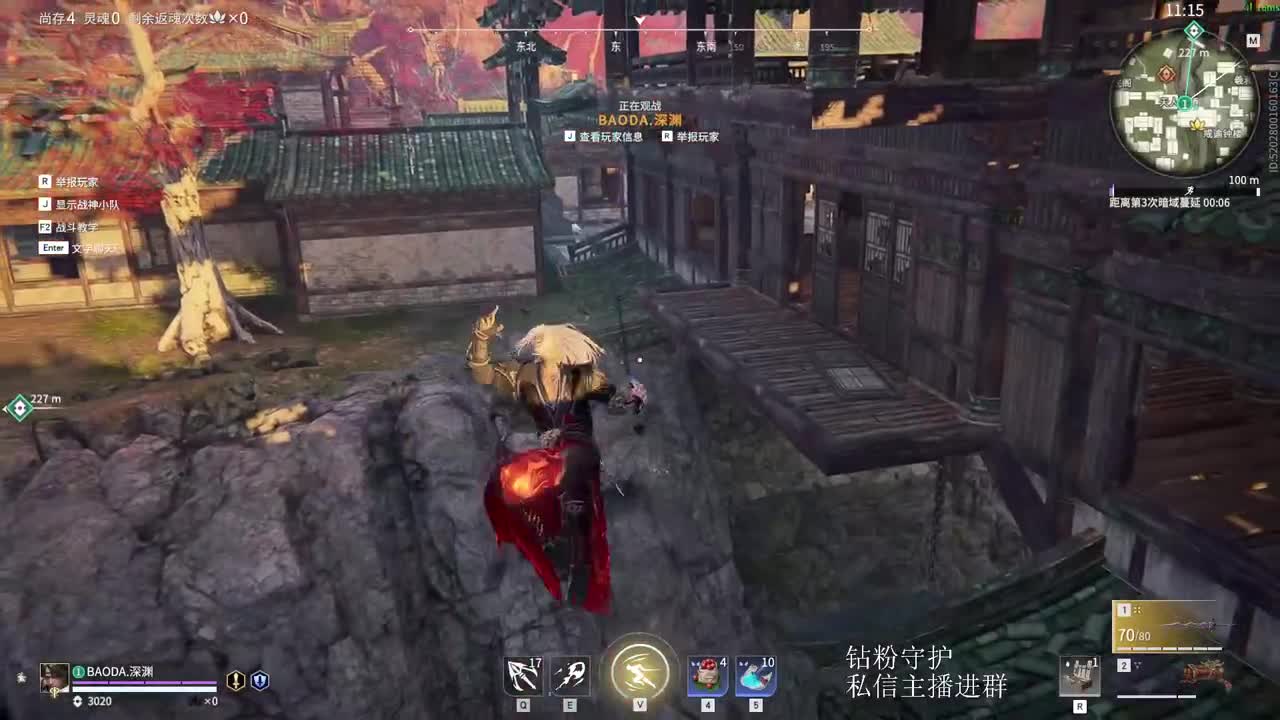The width and height of the screenshot is (1280, 720).
Task: Select the lotus landmark icon on minimap
Action: pos(1197,125)
